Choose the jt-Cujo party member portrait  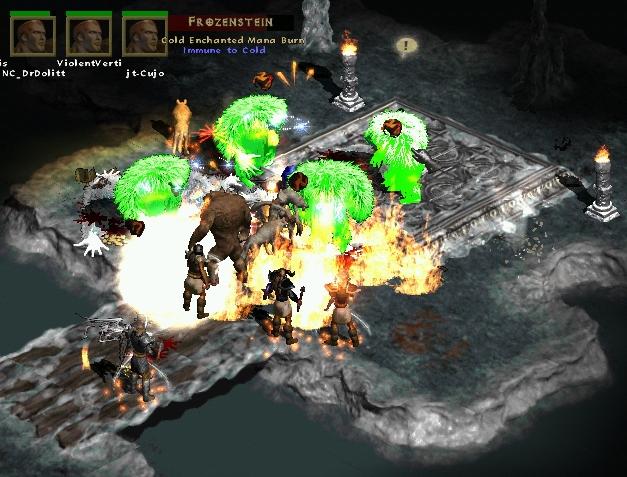144,37
